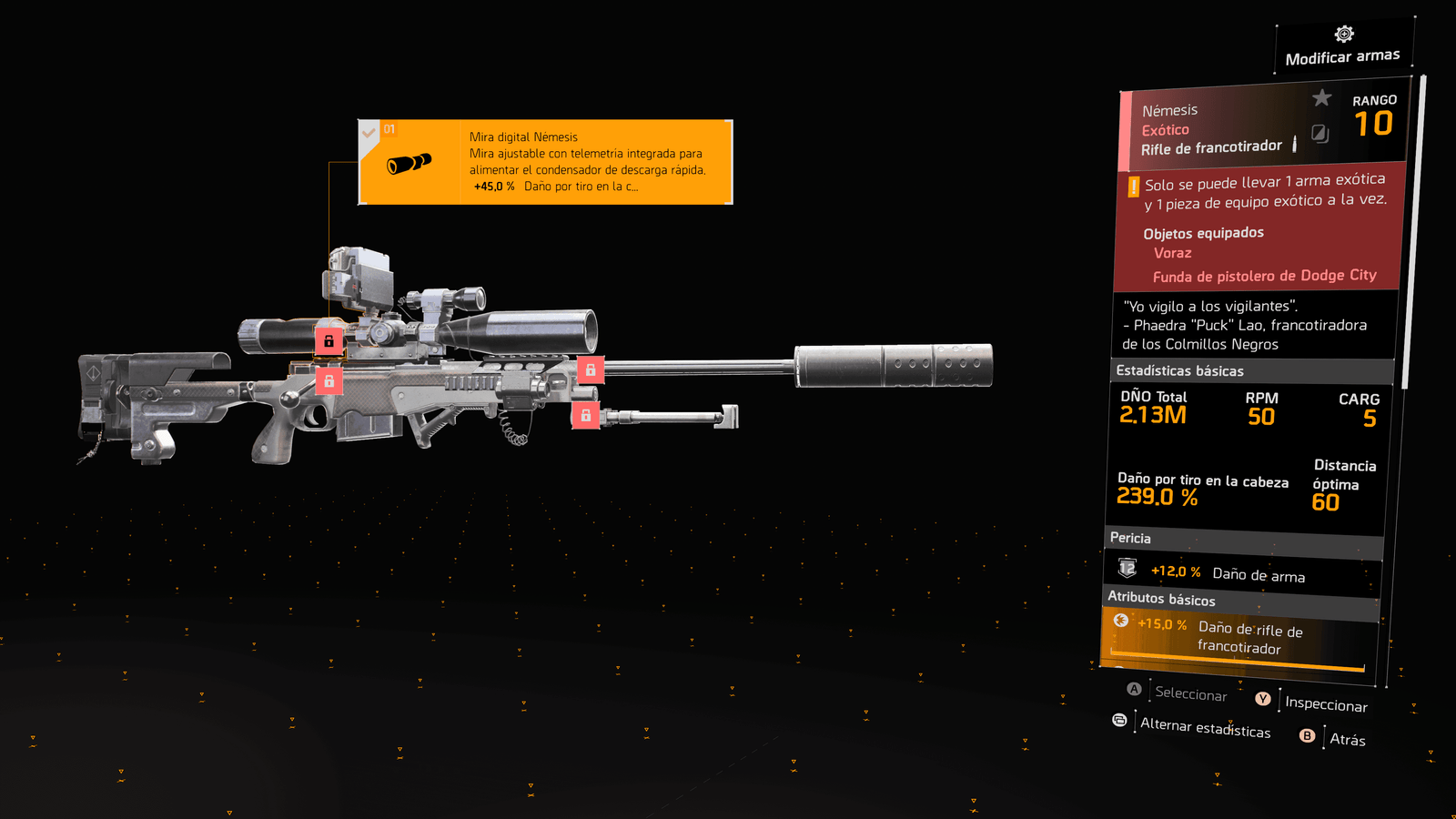The image size is (1456, 819).
Task: Click the locked scope slot on the rifle
Action: (329, 341)
